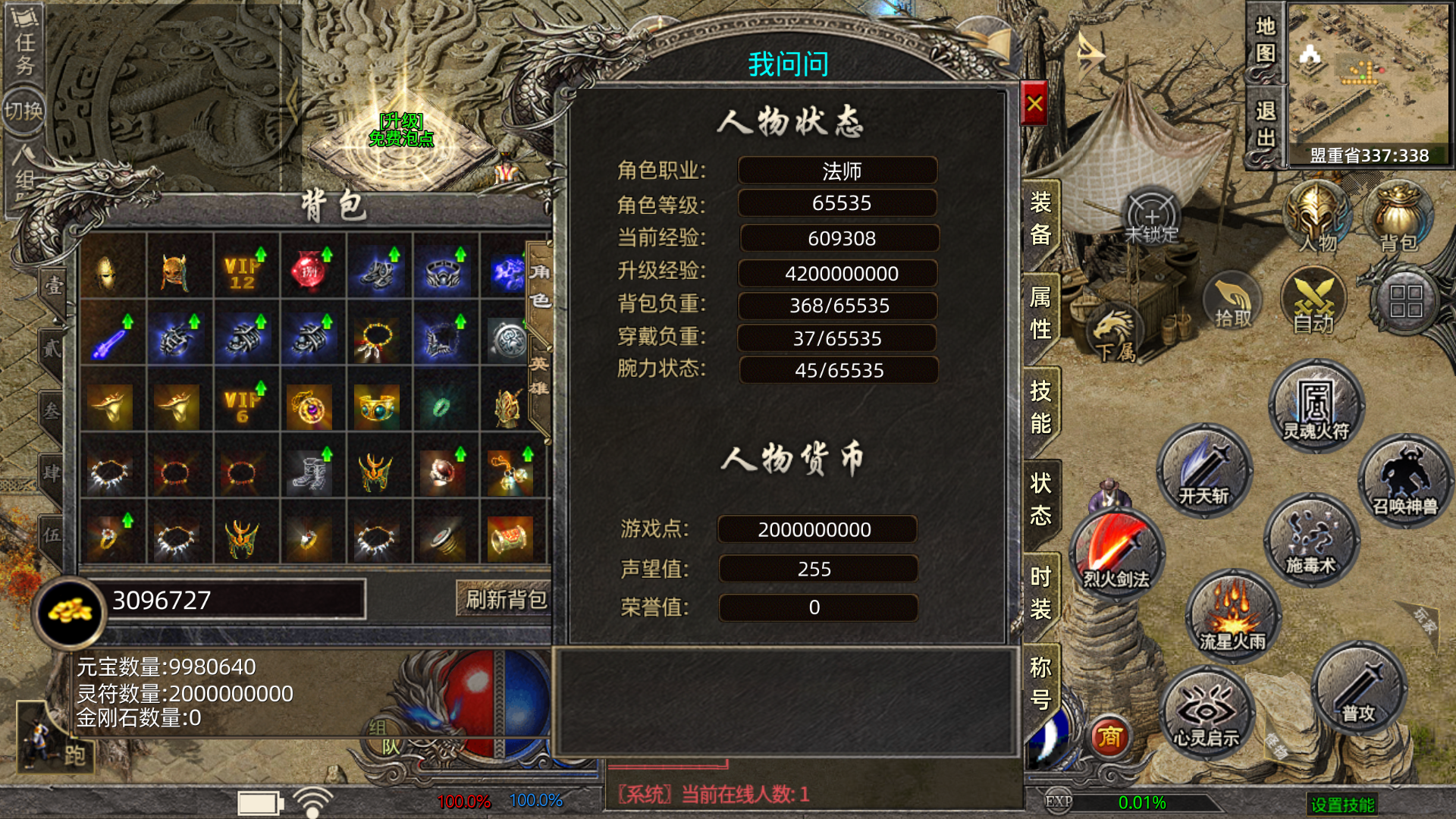Open the 商 shop button
Image resolution: width=1456 pixels, height=819 pixels.
point(1109,737)
